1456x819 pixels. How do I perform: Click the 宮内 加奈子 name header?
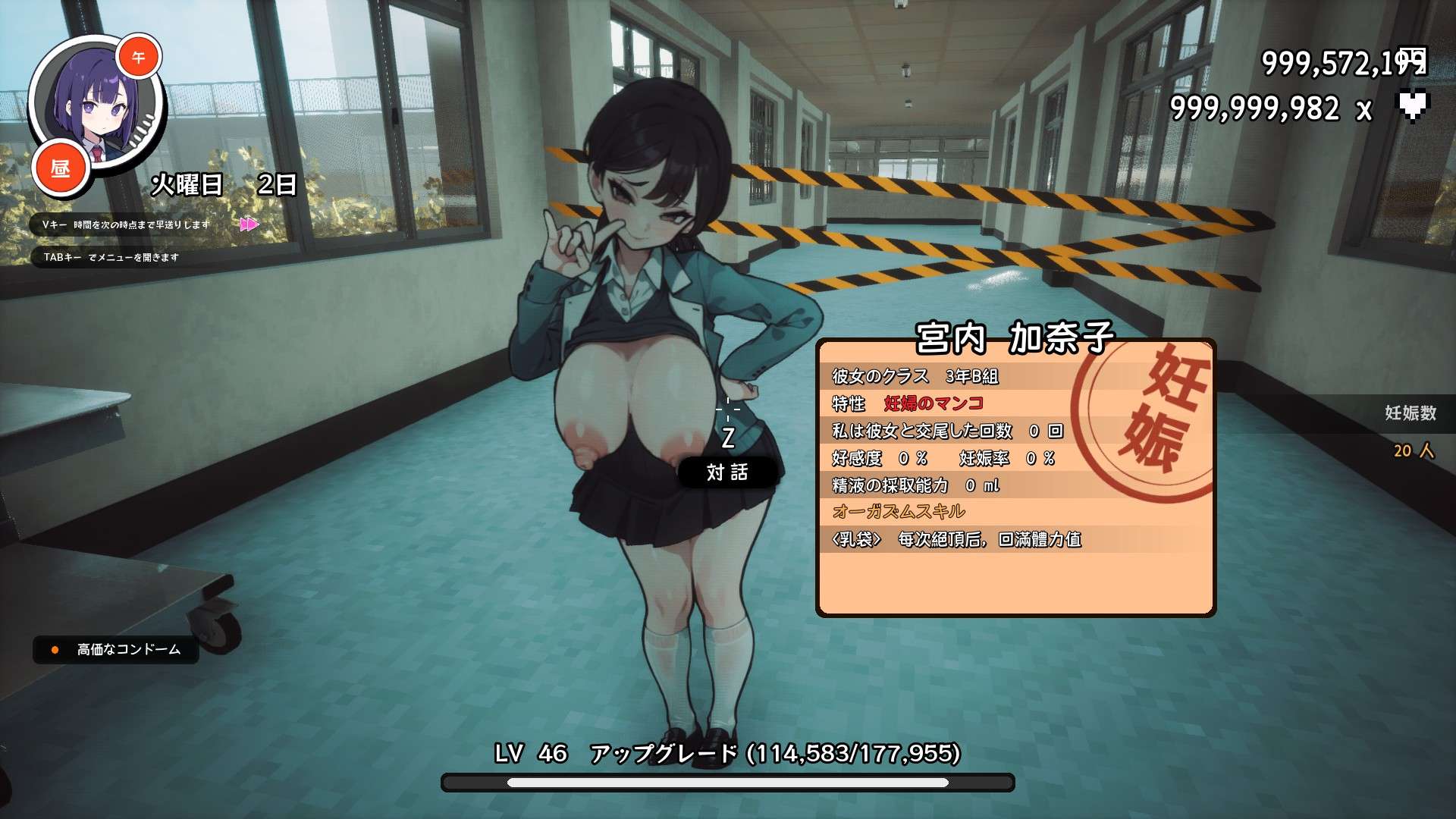coord(1014,338)
